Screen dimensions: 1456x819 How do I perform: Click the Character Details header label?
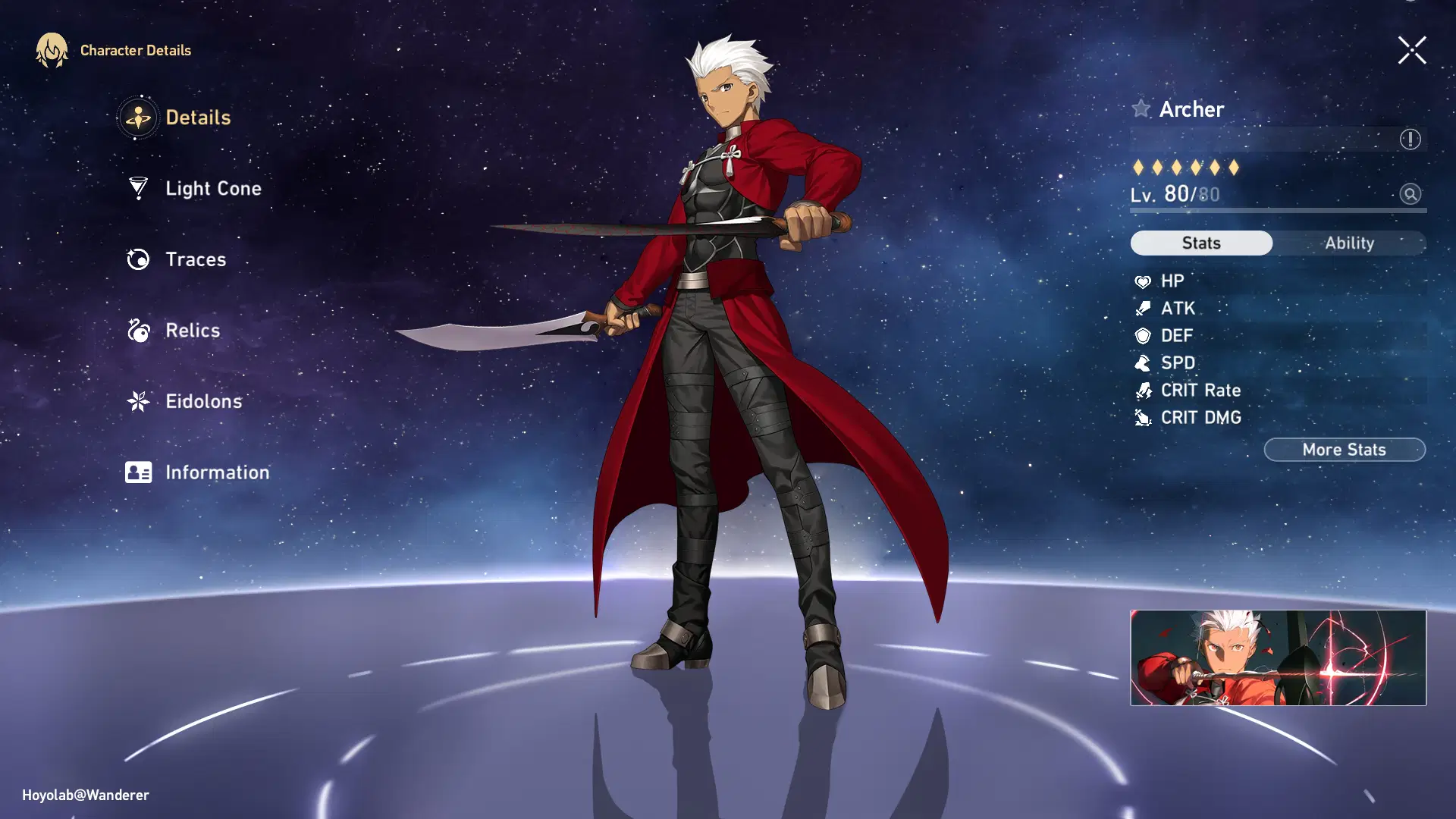(135, 50)
